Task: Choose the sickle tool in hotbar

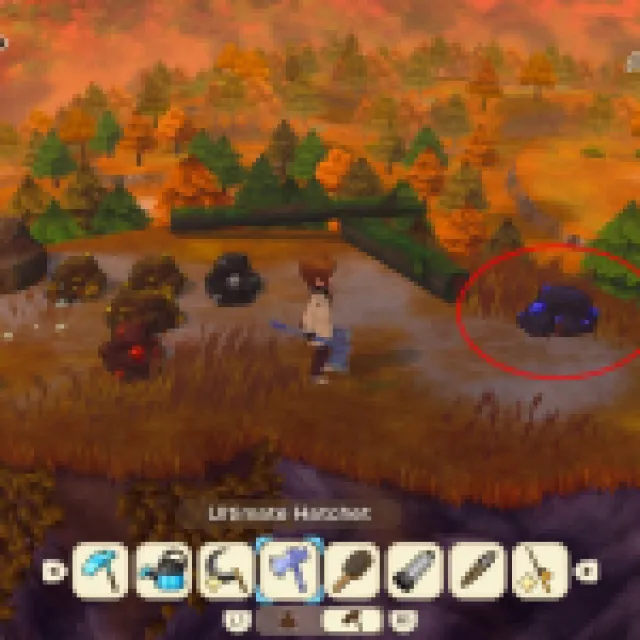Action: point(226,571)
